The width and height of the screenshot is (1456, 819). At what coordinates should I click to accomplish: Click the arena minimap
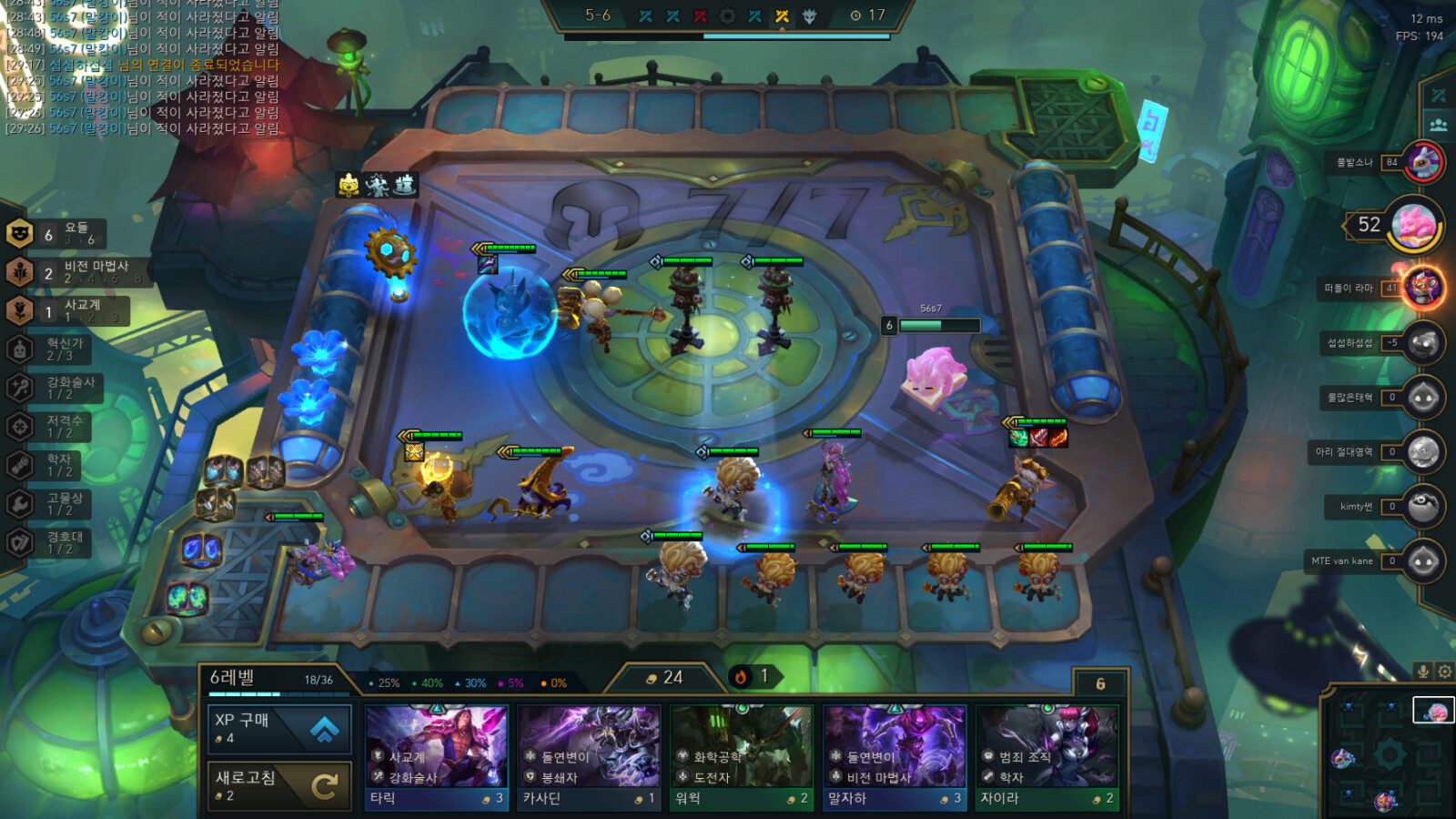click(x=1388, y=753)
